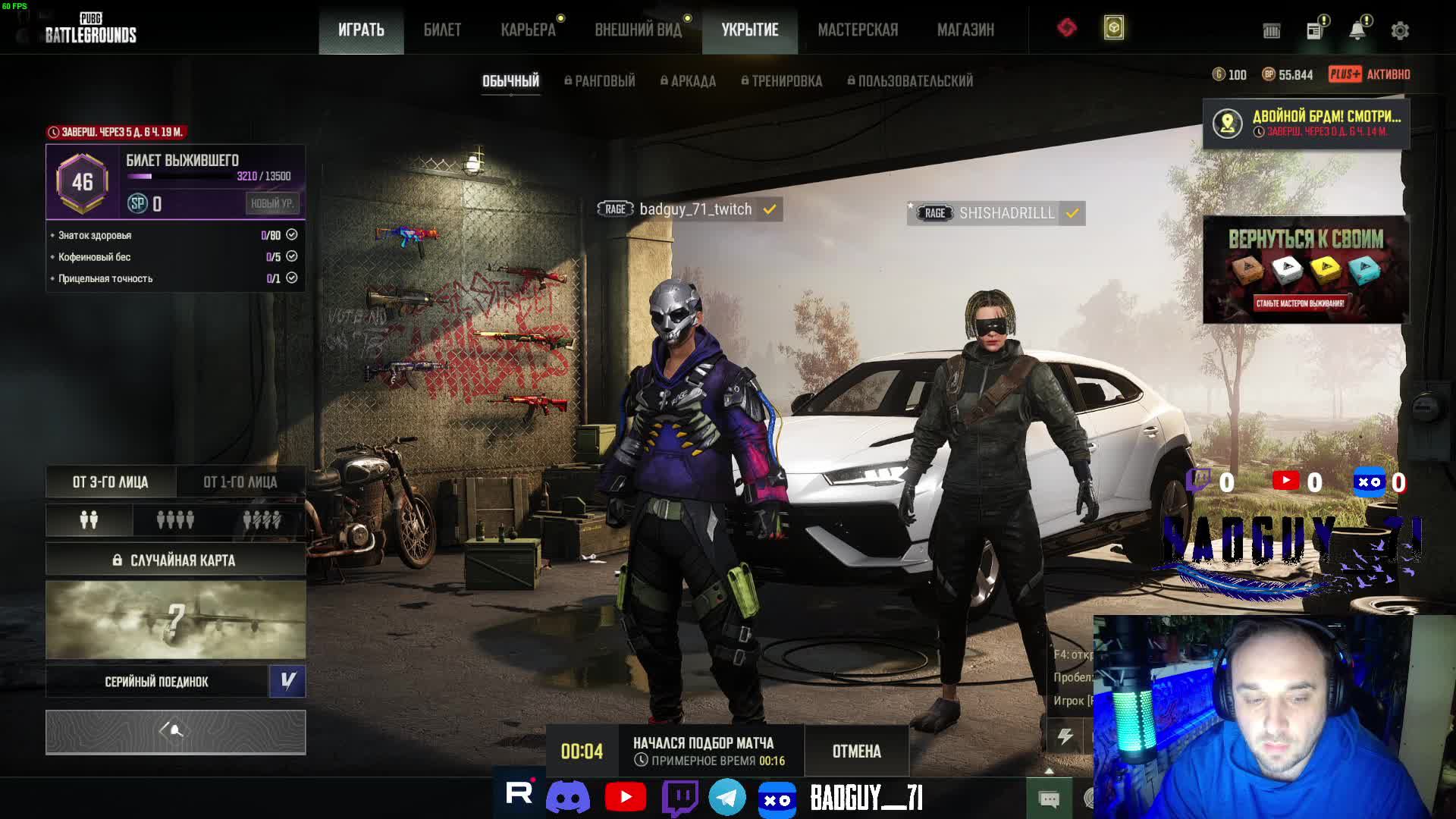Cancel matchmaking with the Отмена button
Image resolution: width=1456 pixels, height=819 pixels.
tap(856, 752)
